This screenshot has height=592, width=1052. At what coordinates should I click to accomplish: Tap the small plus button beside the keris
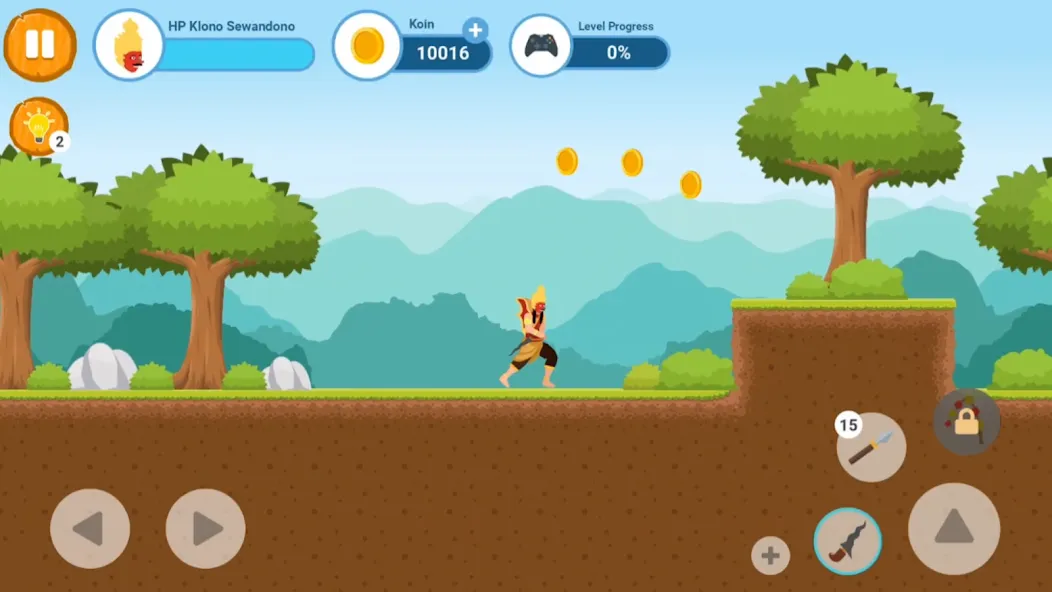(x=770, y=556)
